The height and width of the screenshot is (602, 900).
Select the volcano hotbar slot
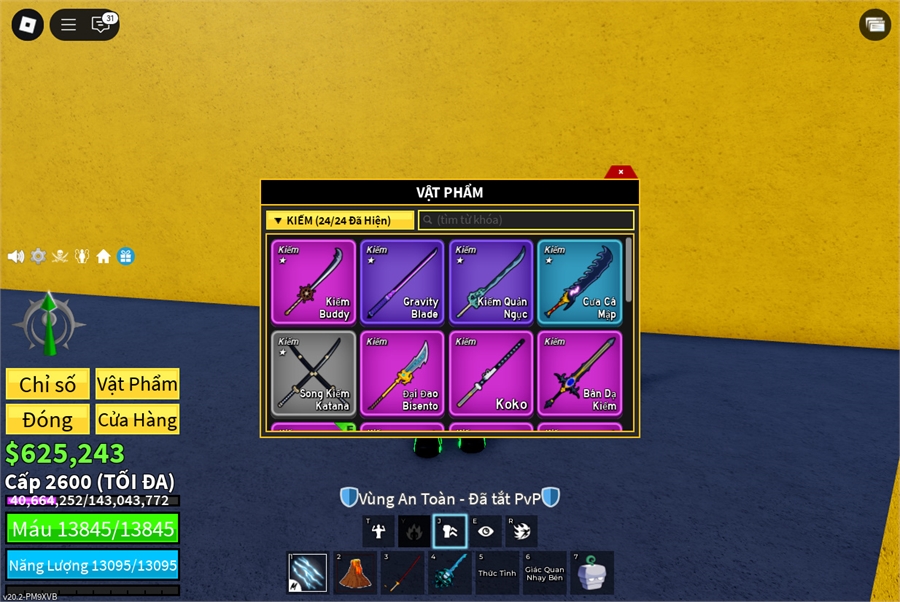click(x=356, y=573)
